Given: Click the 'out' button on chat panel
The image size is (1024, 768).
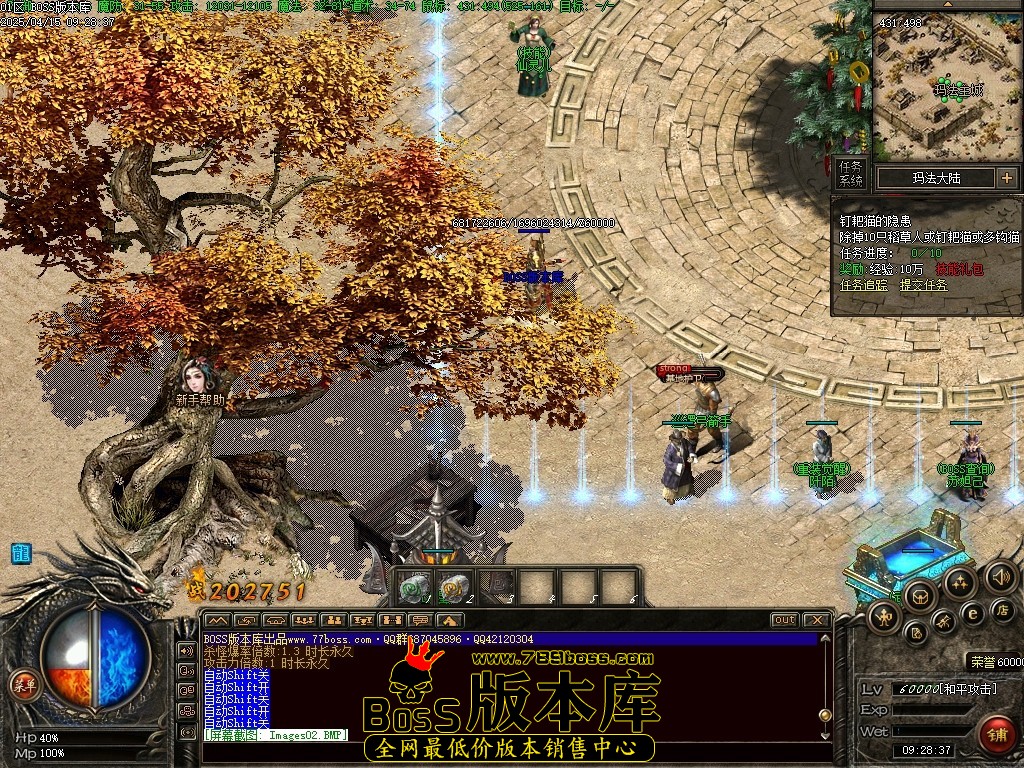Looking at the screenshot, I should (x=785, y=621).
